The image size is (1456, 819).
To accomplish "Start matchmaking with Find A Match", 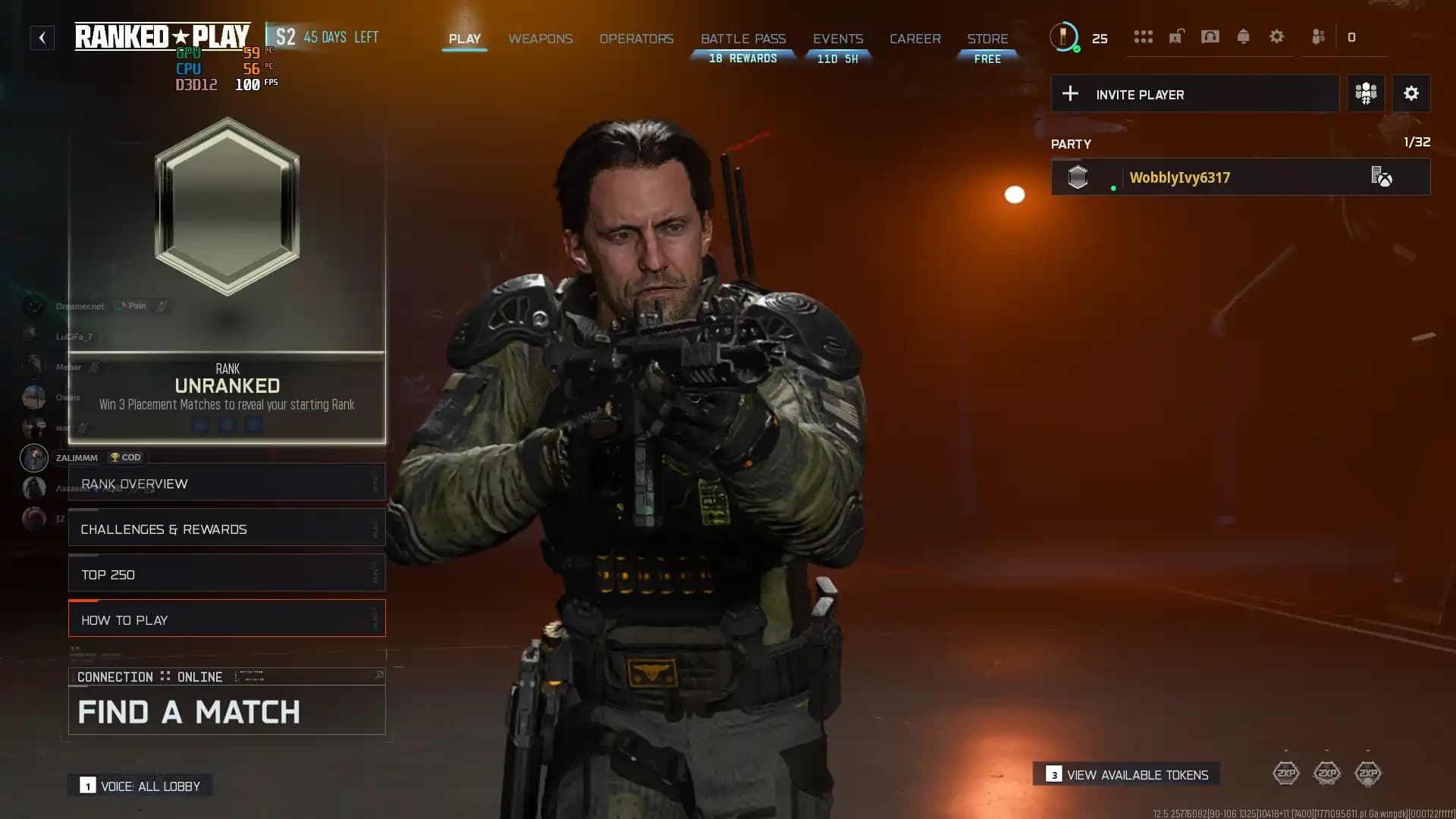I will click(227, 711).
